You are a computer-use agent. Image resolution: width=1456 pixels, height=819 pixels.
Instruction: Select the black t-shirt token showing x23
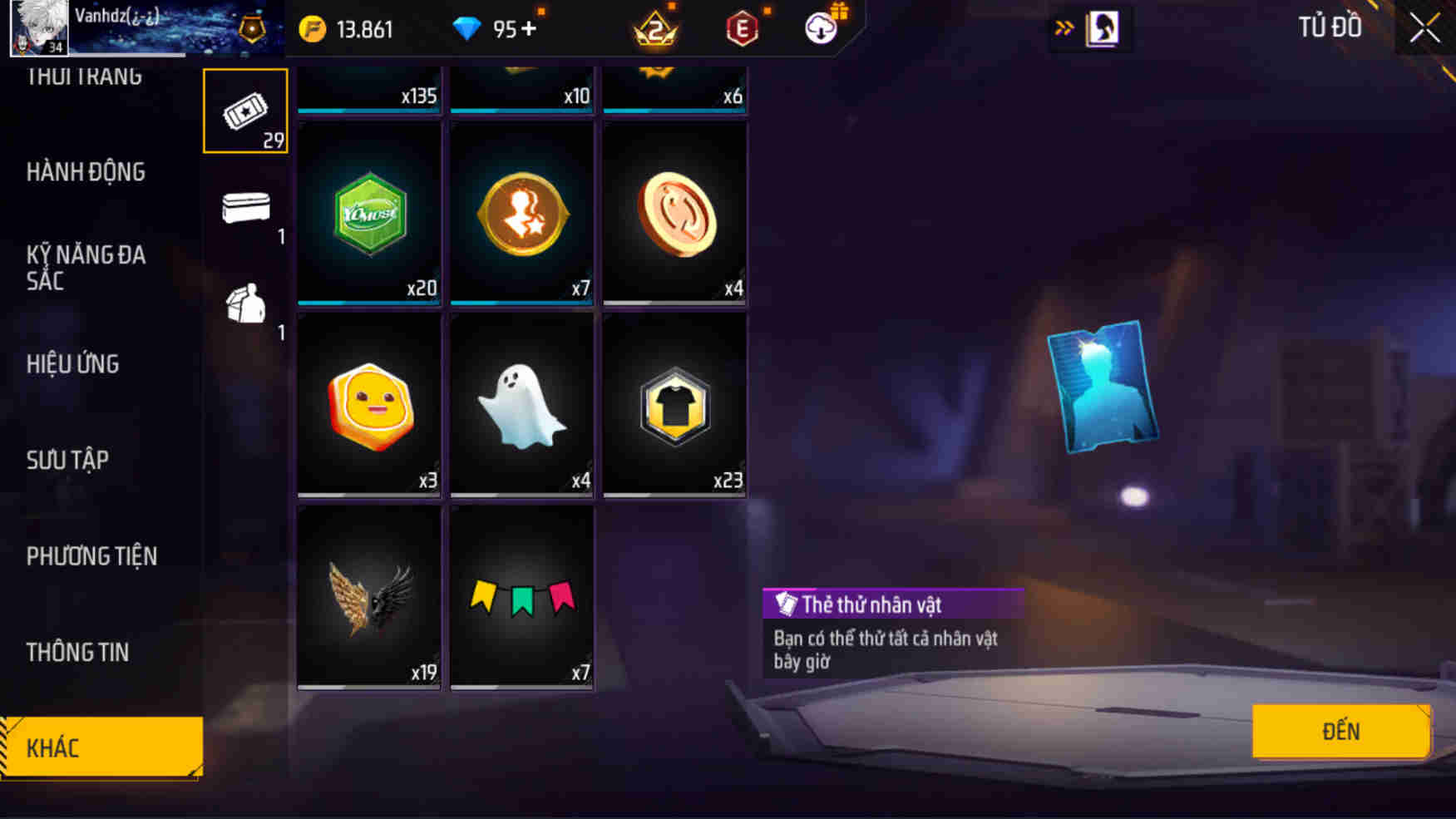point(674,405)
